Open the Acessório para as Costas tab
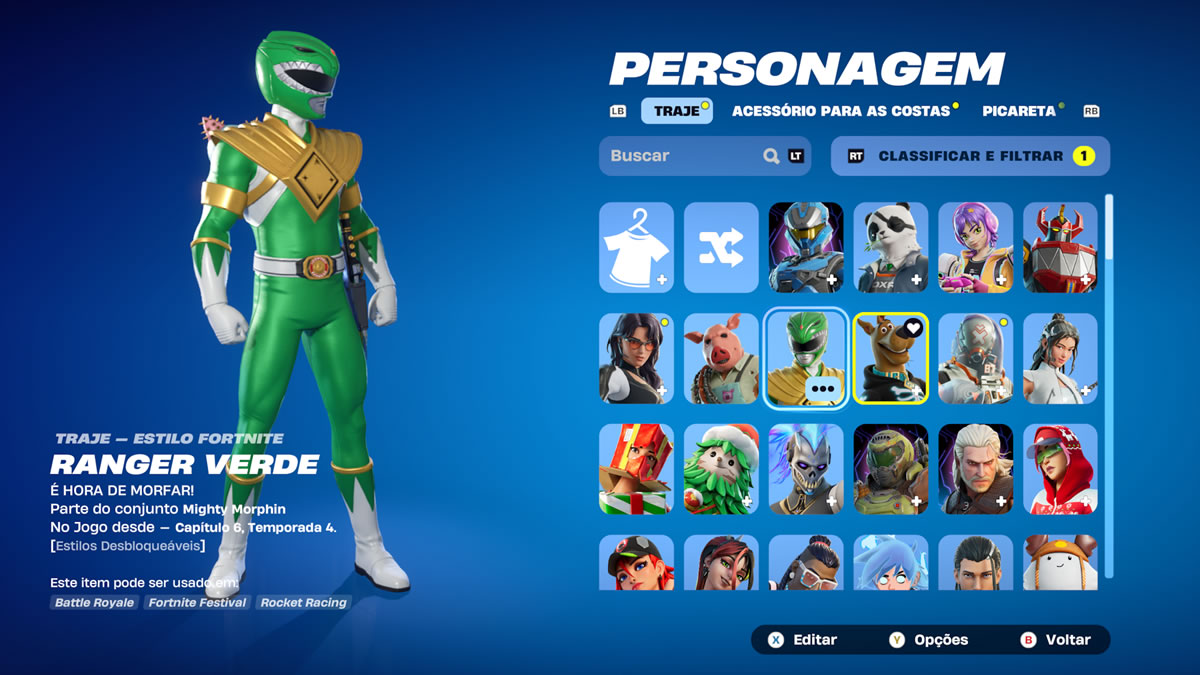Viewport: 1200px width, 675px height. (840, 111)
